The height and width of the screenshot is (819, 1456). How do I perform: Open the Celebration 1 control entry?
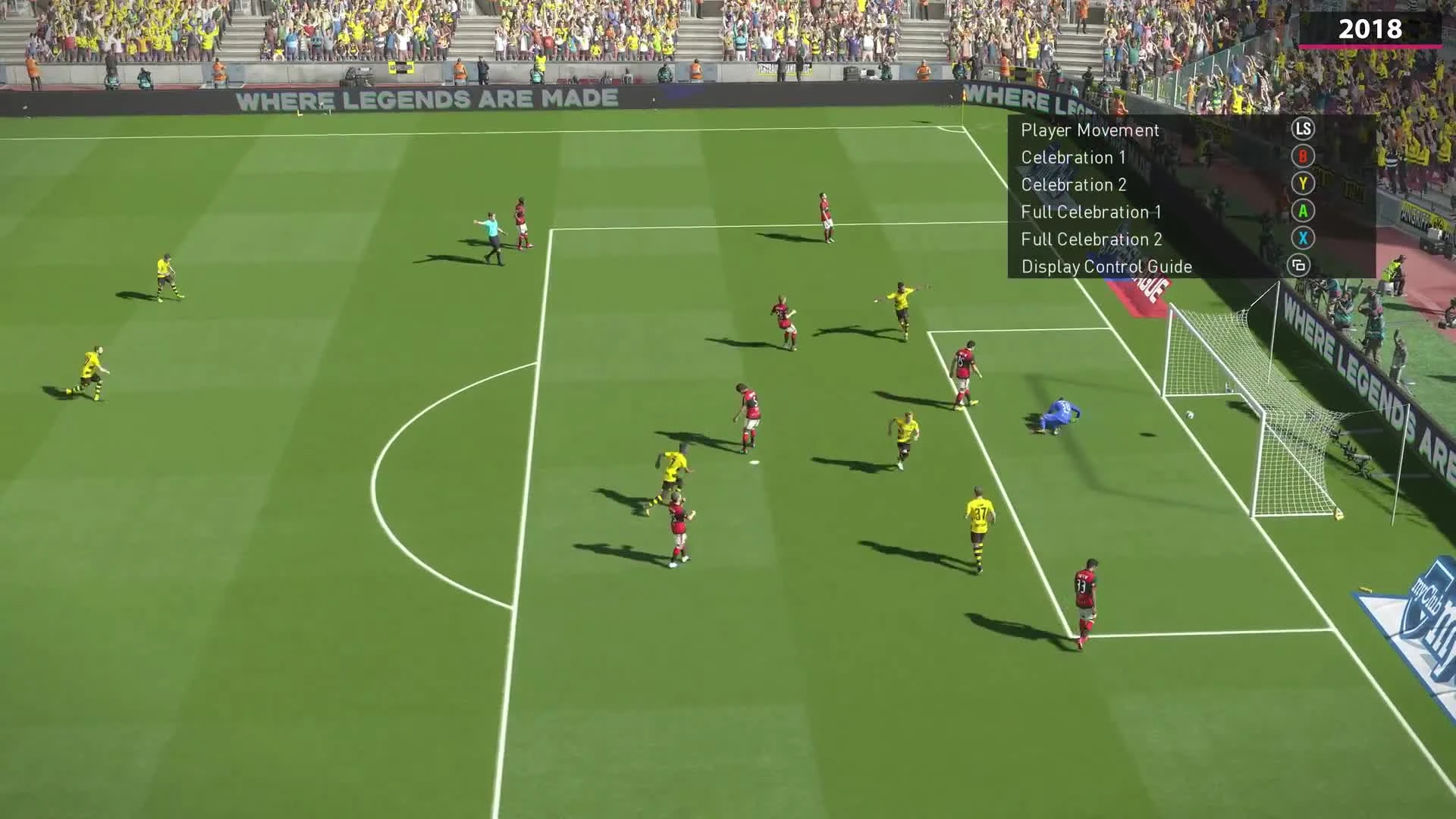(1073, 158)
